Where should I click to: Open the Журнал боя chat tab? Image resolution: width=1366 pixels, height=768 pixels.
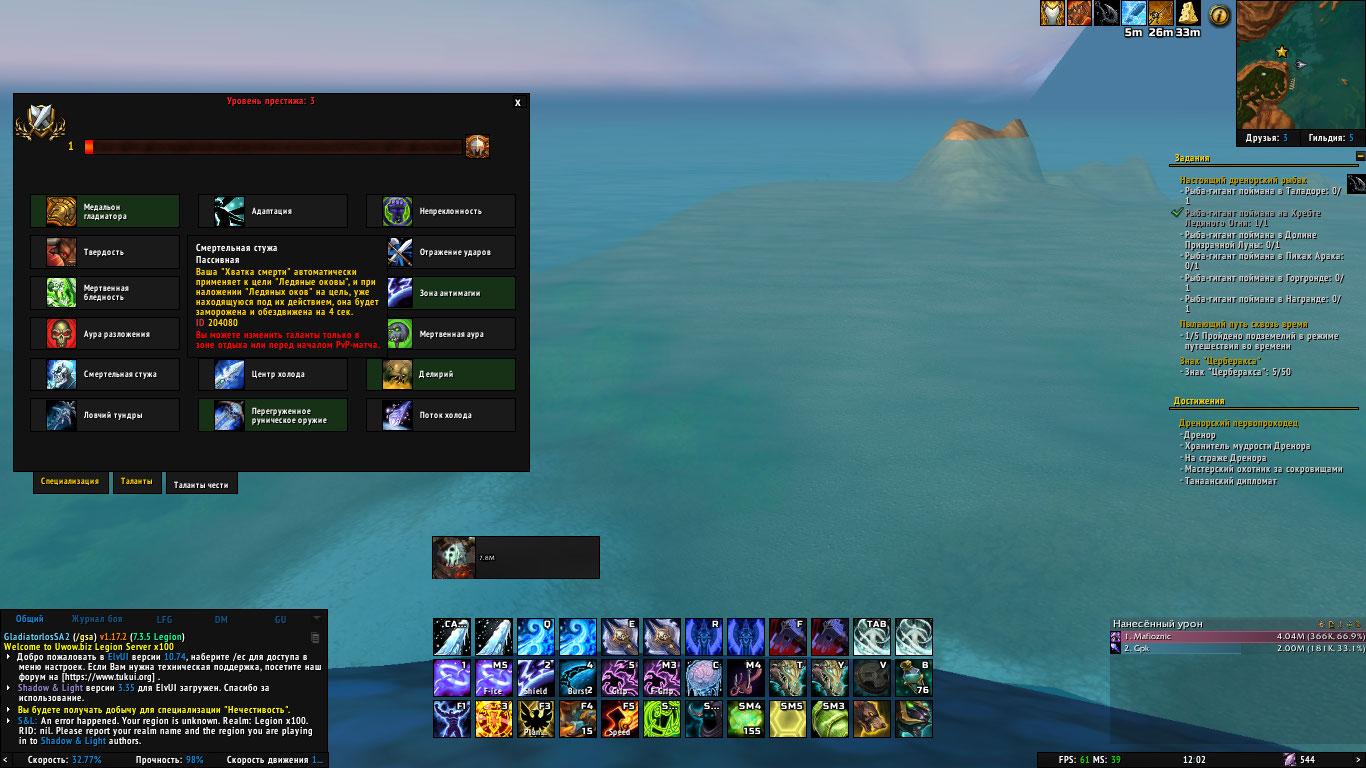coord(95,619)
